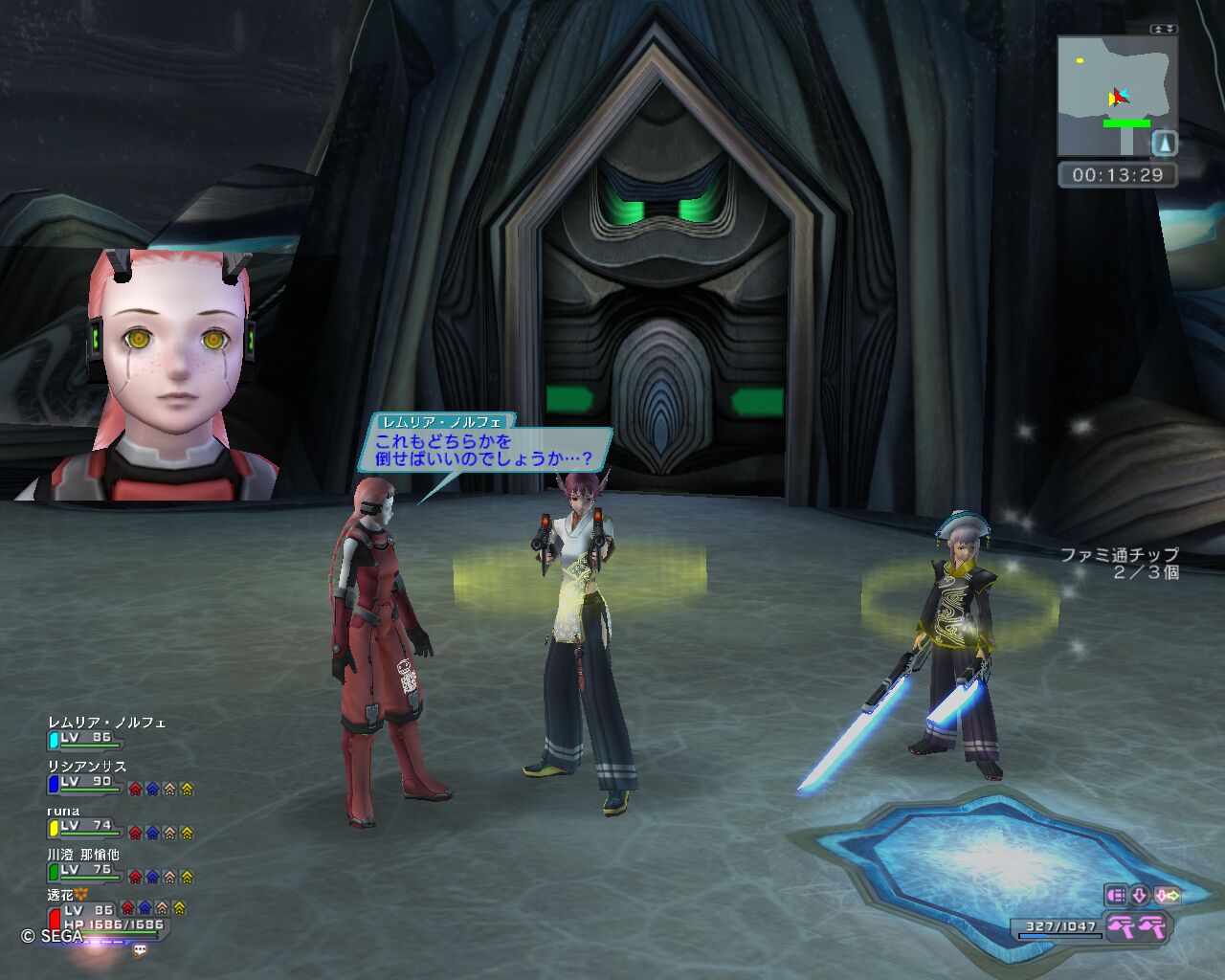Open the pink palette list icon
Image resolution: width=1225 pixels, height=980 pixels.
(x=1116, y=896)
